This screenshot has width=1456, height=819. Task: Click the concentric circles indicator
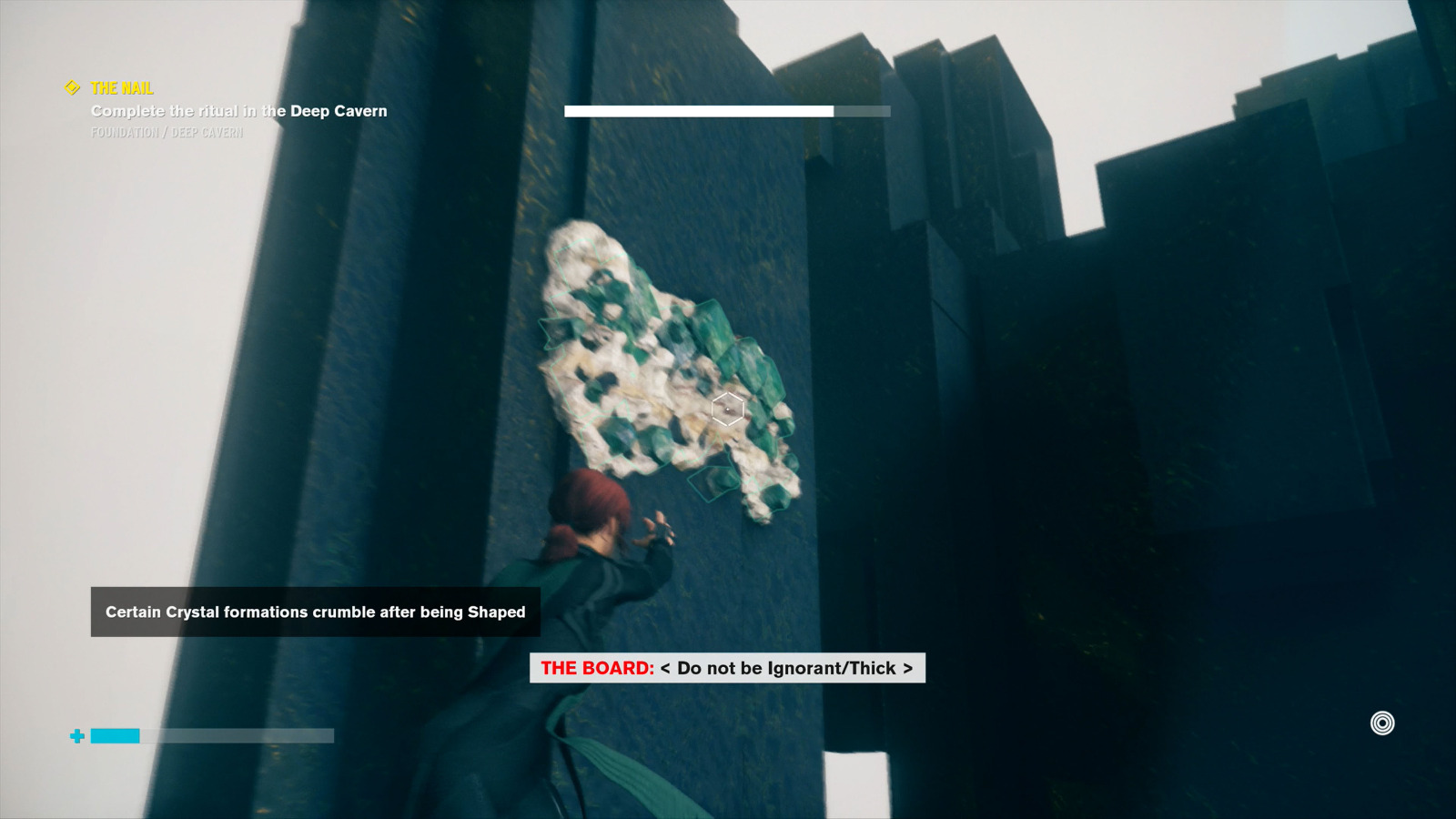point(1384,723)
